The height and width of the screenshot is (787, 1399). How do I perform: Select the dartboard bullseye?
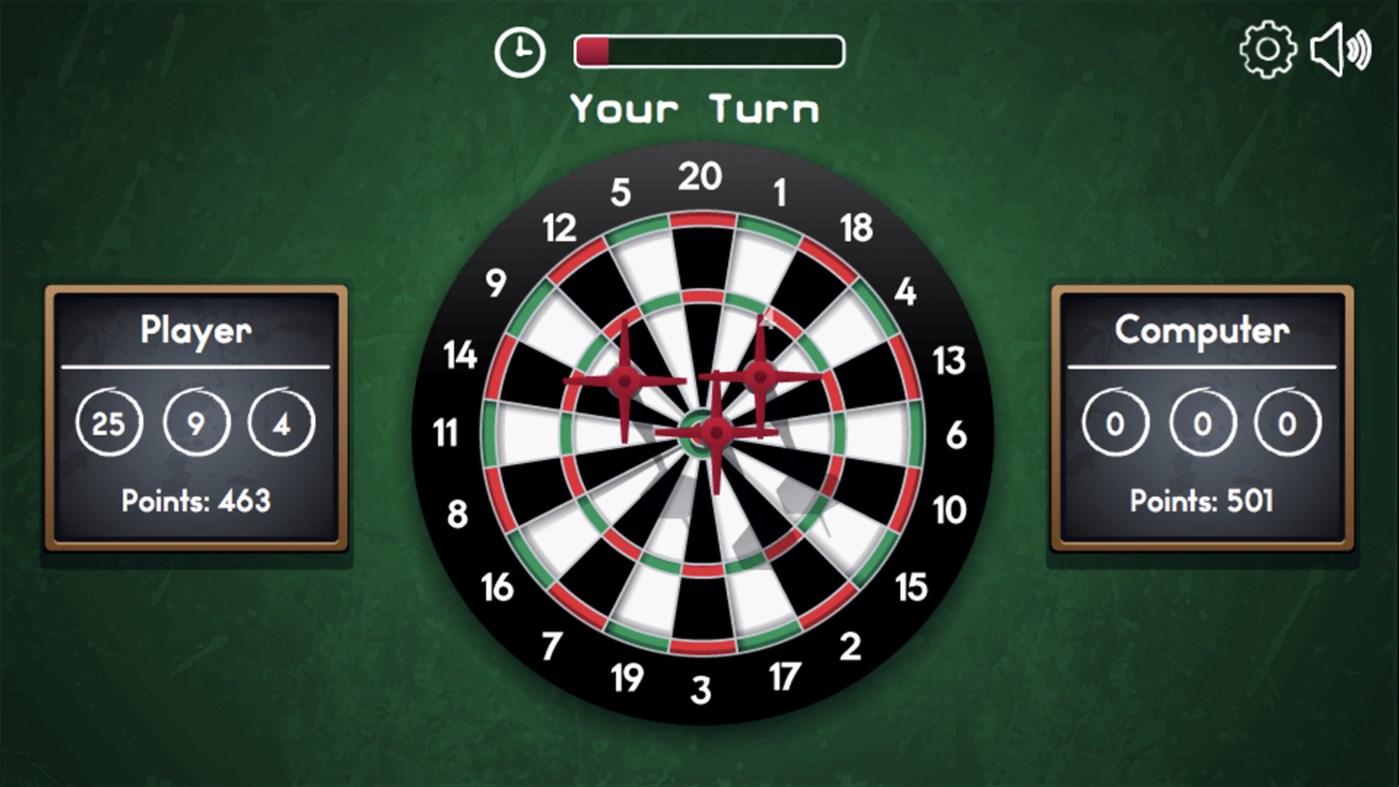699,435
